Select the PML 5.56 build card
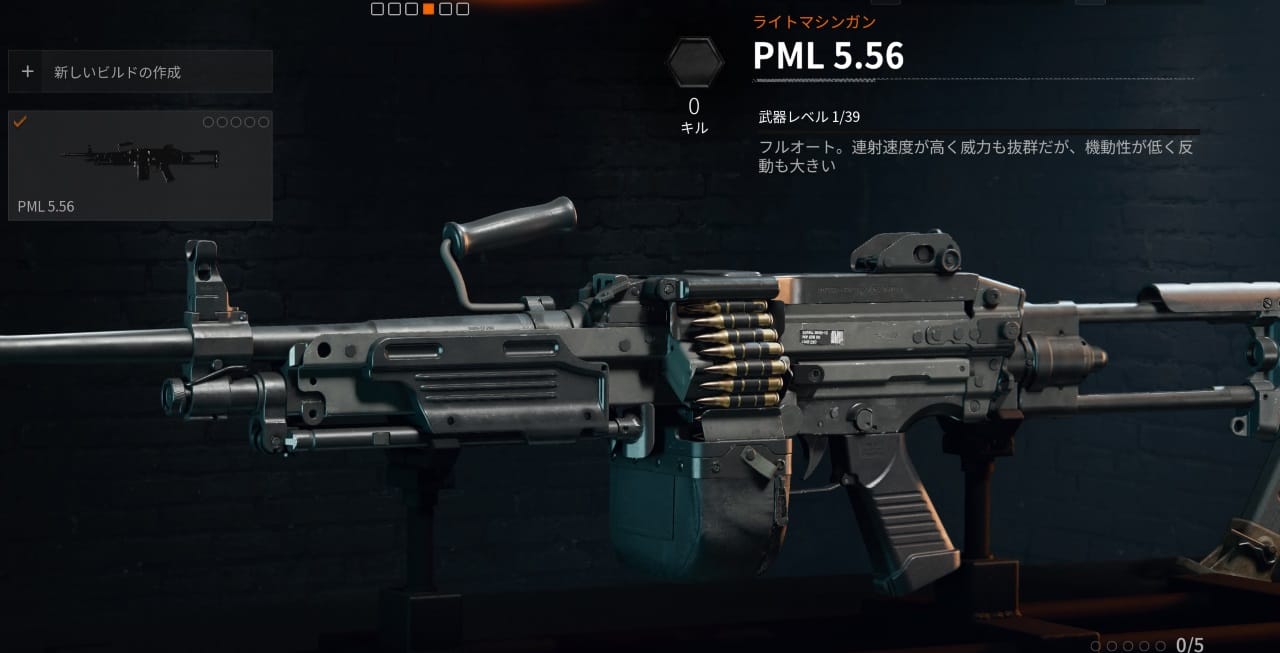The width and height of the screenshot is (1280, 653). pos(140,165)
